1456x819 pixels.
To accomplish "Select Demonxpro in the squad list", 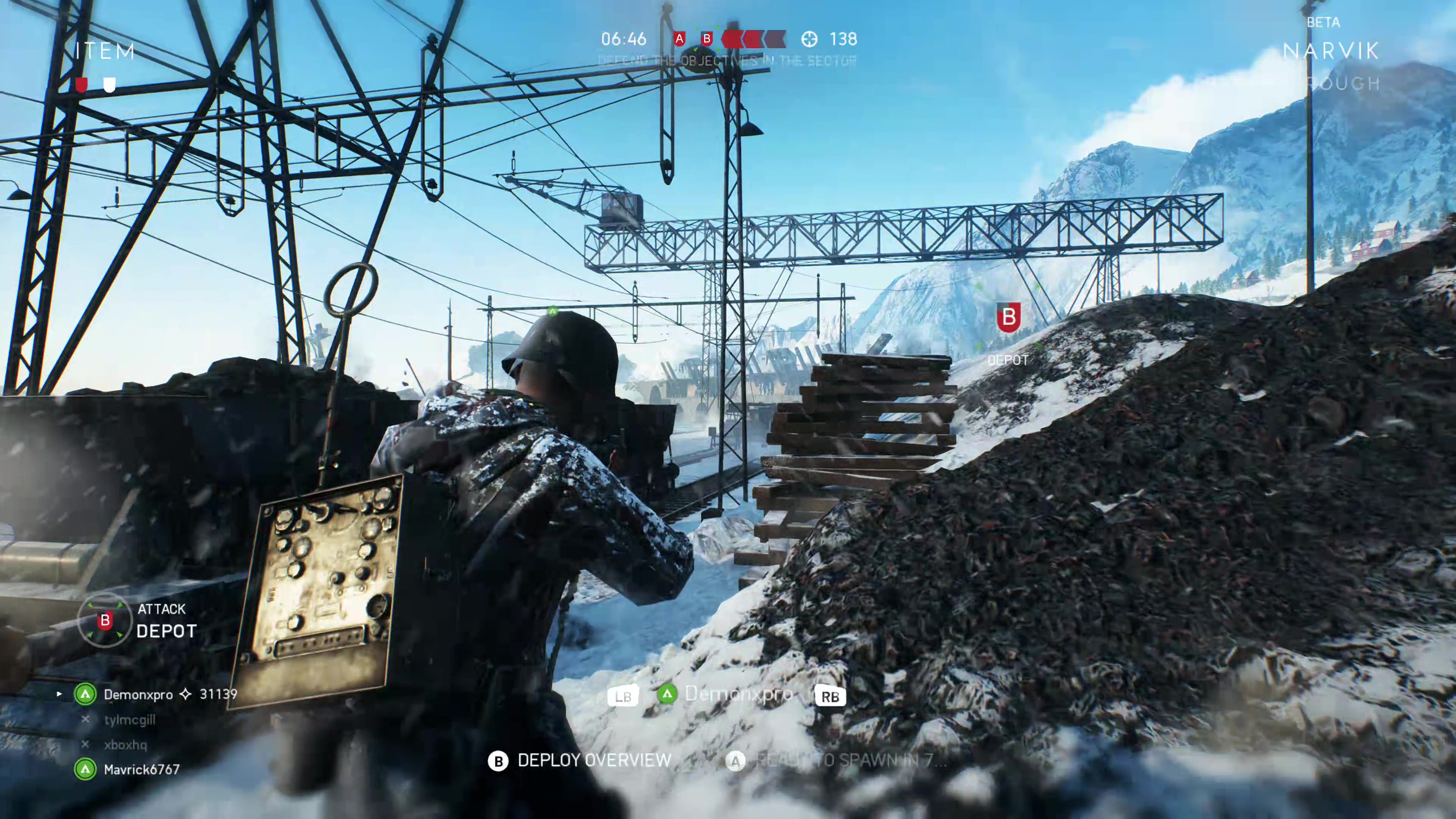I will coord(138,695).
